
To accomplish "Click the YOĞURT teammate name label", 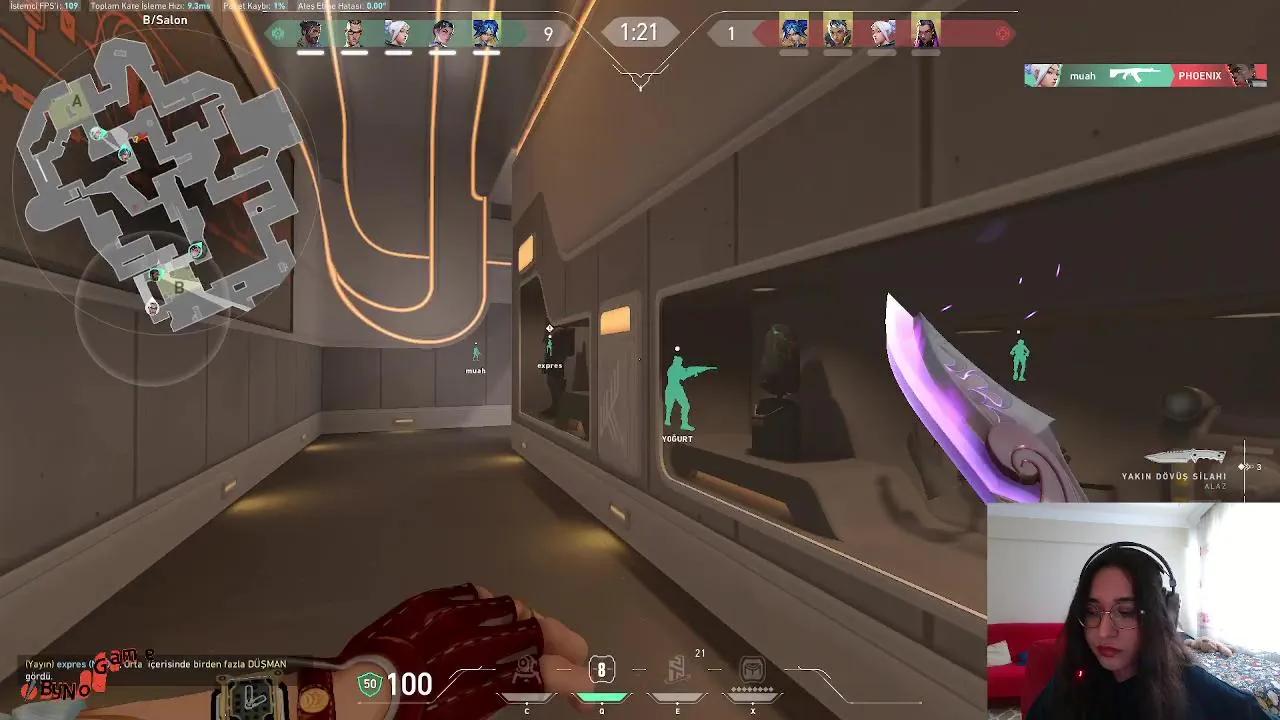I will point(679,438).
